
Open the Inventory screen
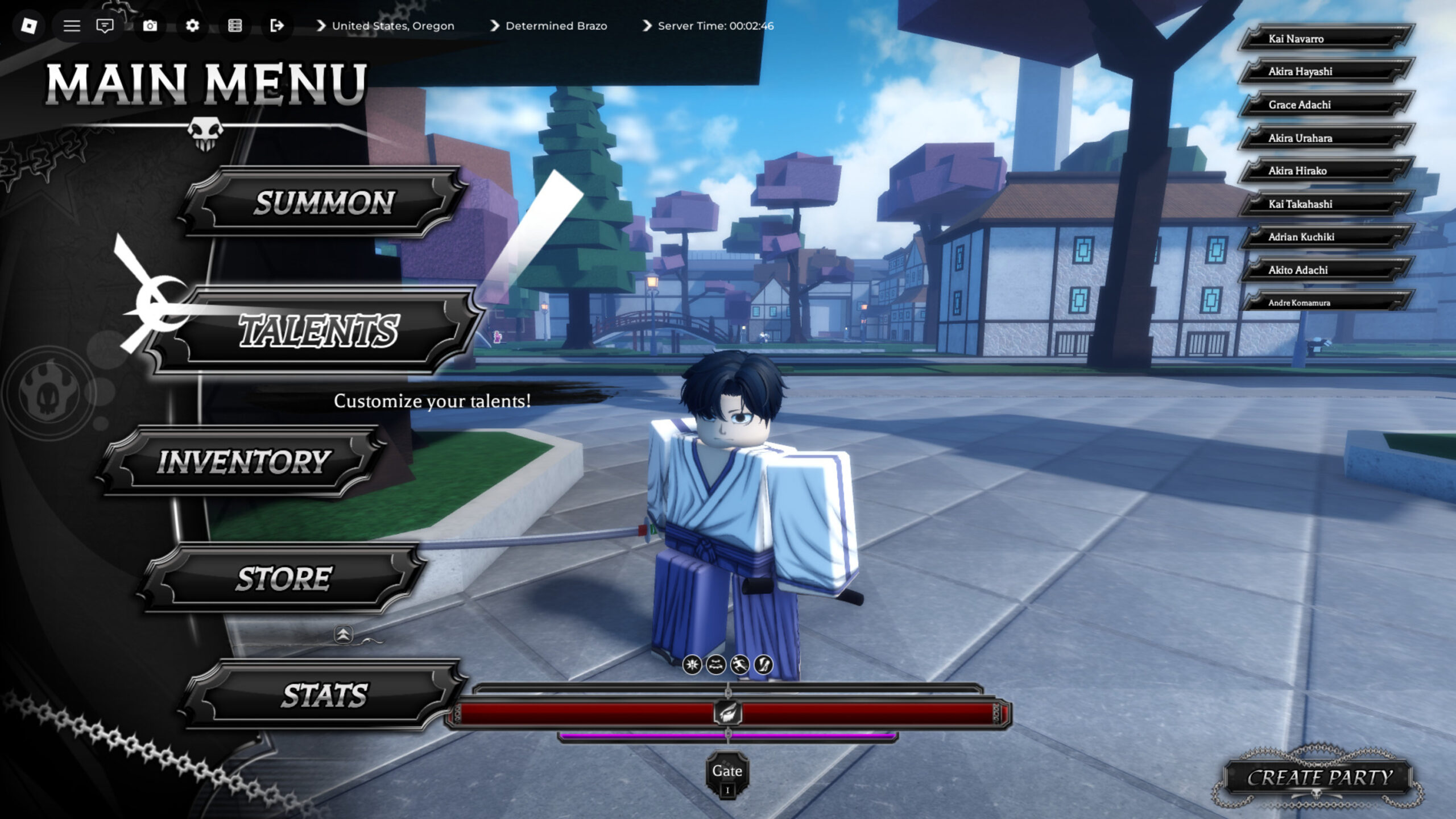[243, 461]
